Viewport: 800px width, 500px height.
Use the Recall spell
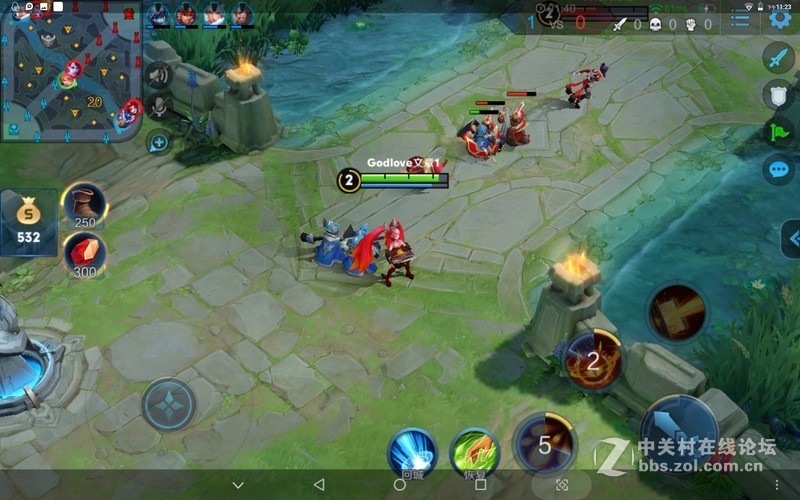click(412, 451)
